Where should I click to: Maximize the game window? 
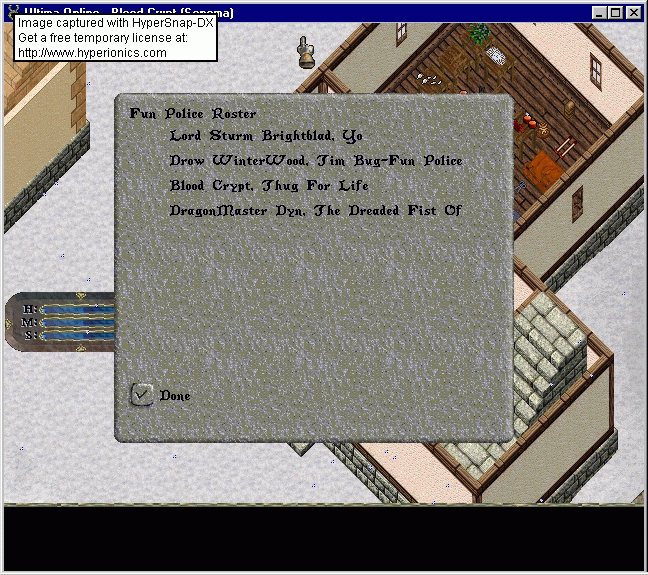click(x=616, y=13)
